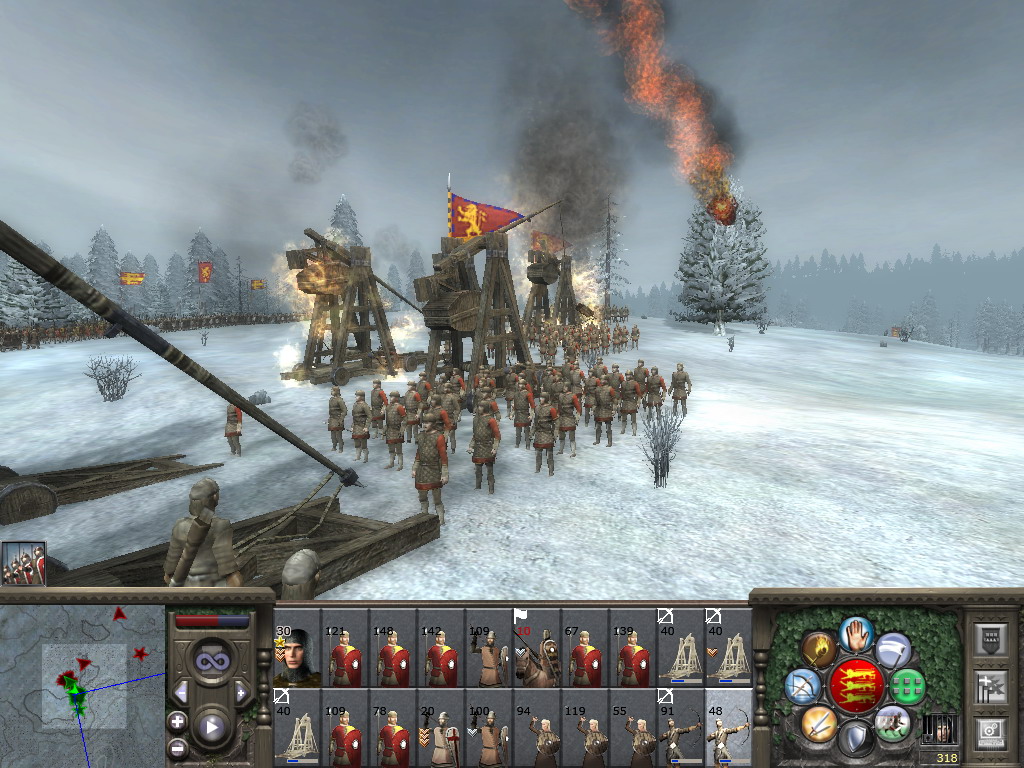Click the battle minimap
The width and height of the screenshot is (1024, 768).
coord(82,686)
